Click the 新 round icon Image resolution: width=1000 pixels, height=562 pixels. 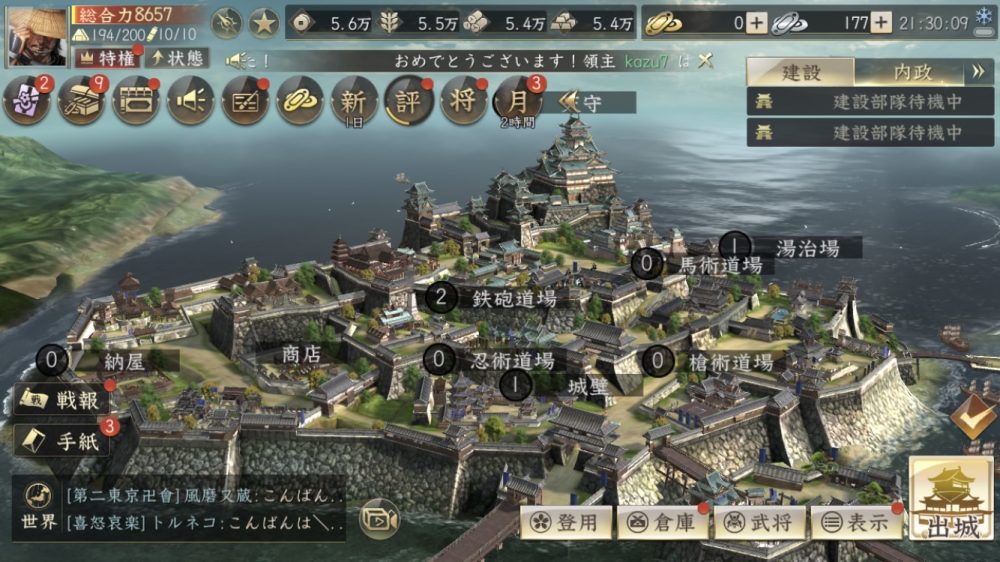coord(354,99)
